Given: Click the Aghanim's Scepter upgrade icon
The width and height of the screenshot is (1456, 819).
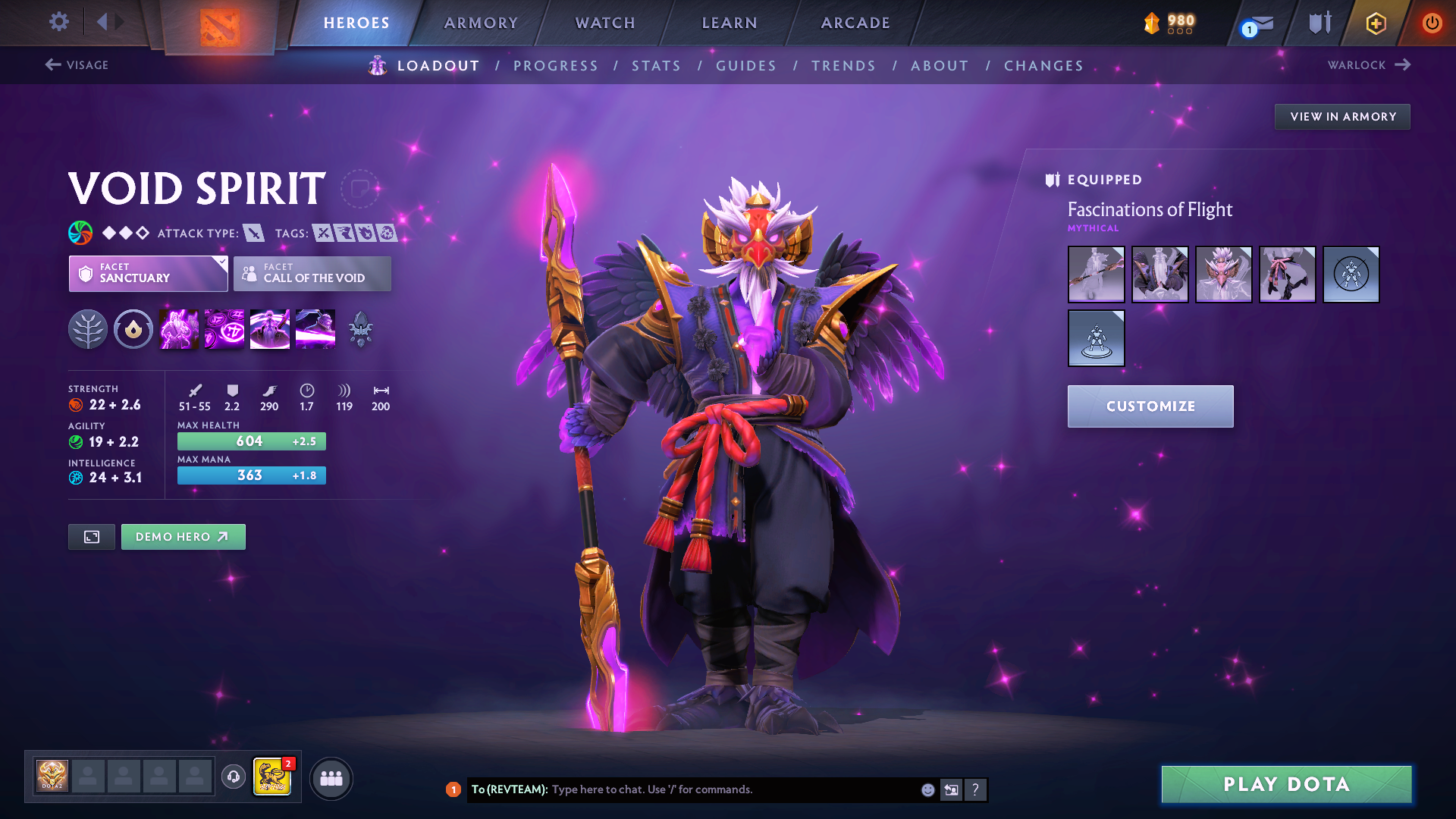Looking at the screenshot, I should click(x=360, y=329).
